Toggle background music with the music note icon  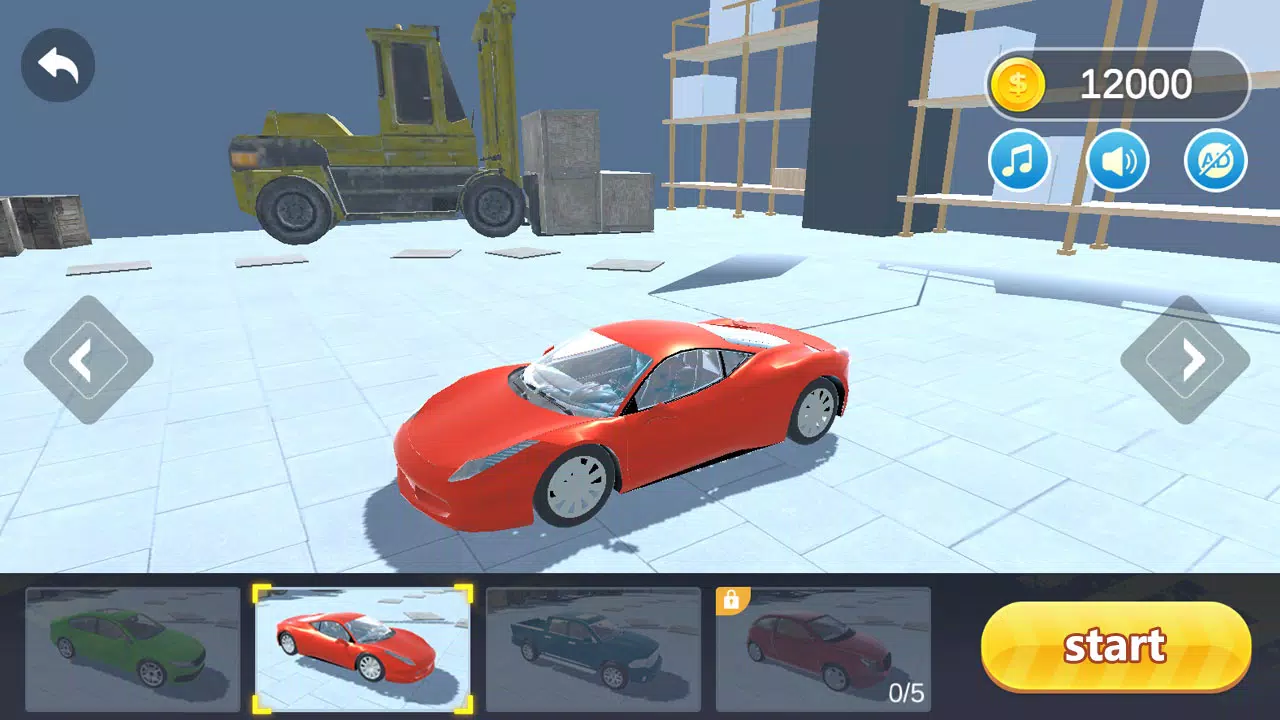pos(1019,160)
